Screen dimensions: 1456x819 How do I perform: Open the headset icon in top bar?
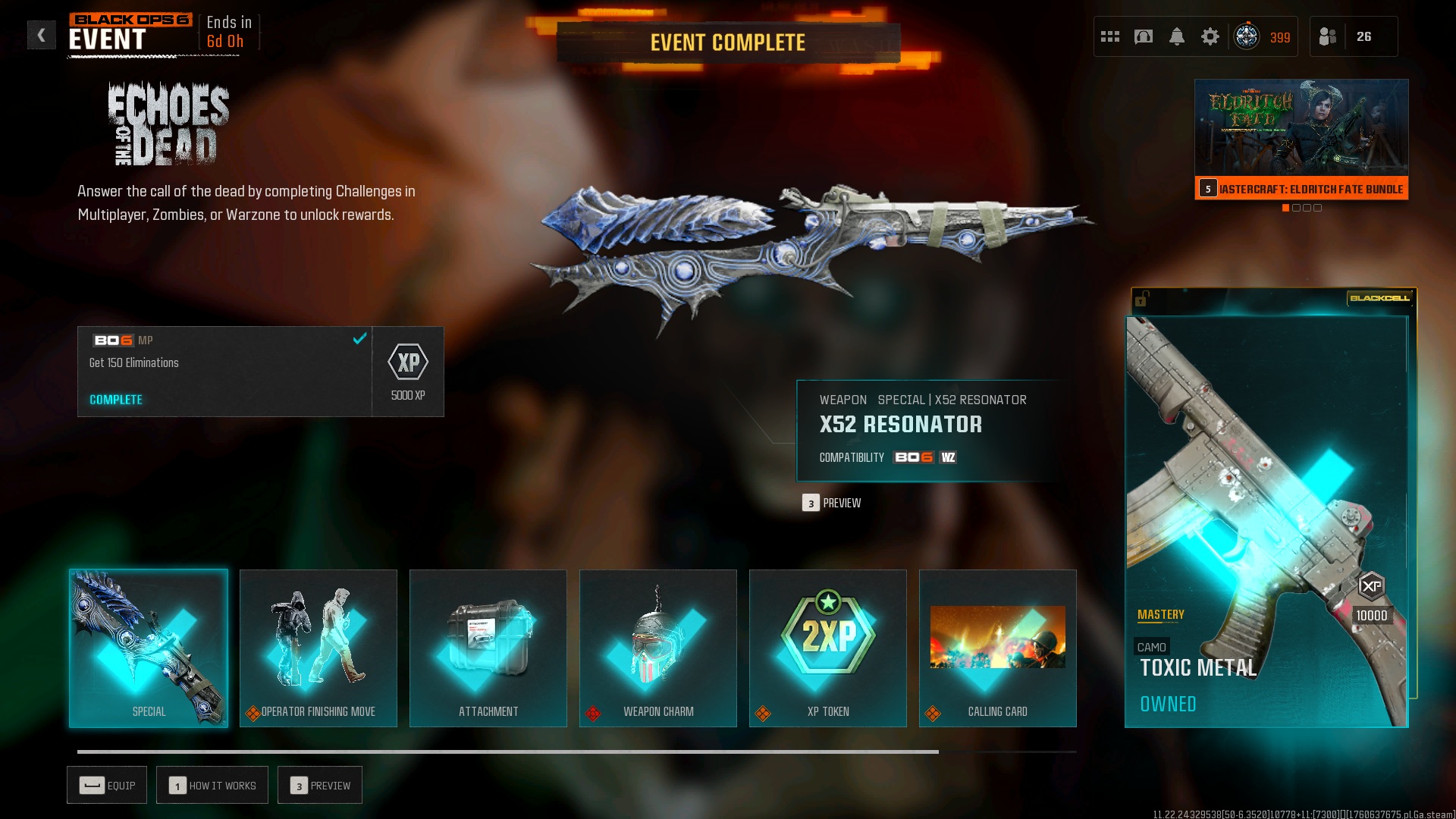tap(1144, 36)
